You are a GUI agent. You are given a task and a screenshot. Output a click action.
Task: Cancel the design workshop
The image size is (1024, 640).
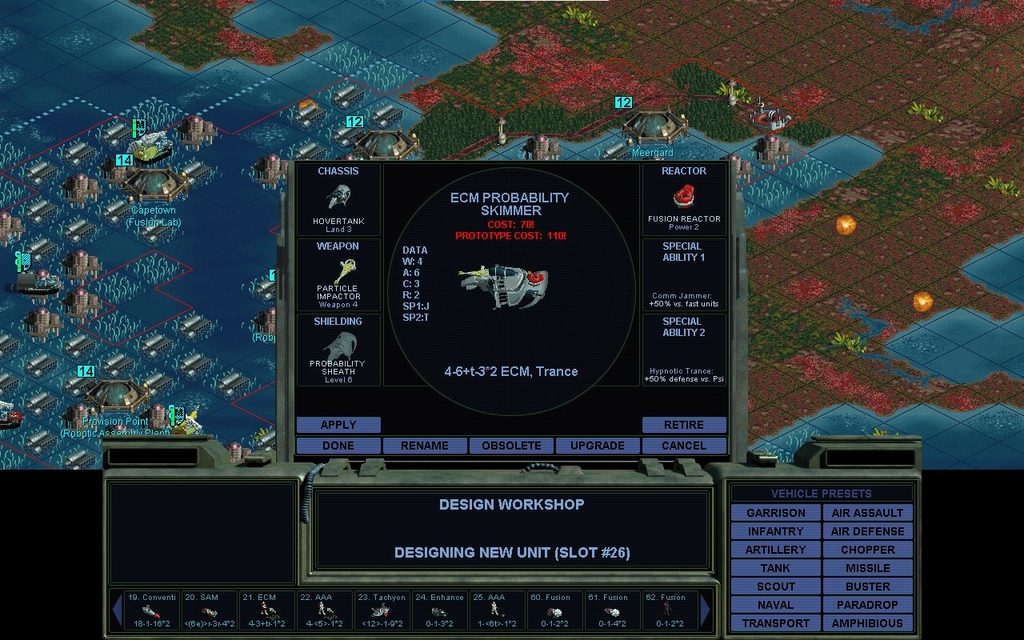pyautogui.click(x=684, y=446)
